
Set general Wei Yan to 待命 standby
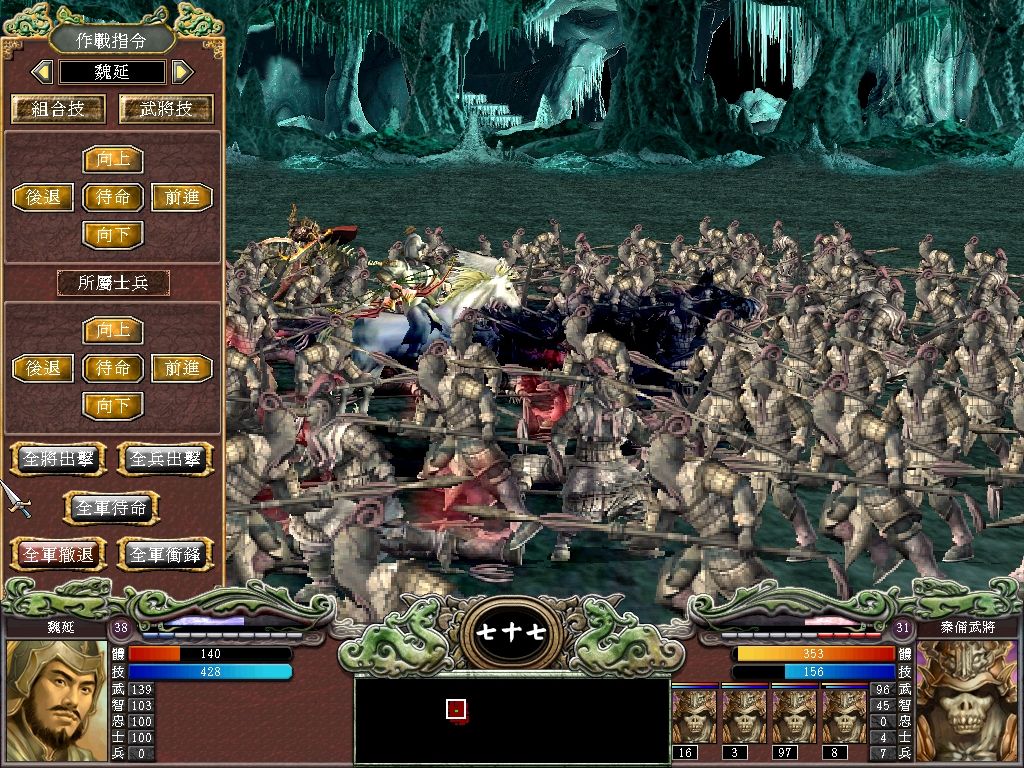coord(113,197)
